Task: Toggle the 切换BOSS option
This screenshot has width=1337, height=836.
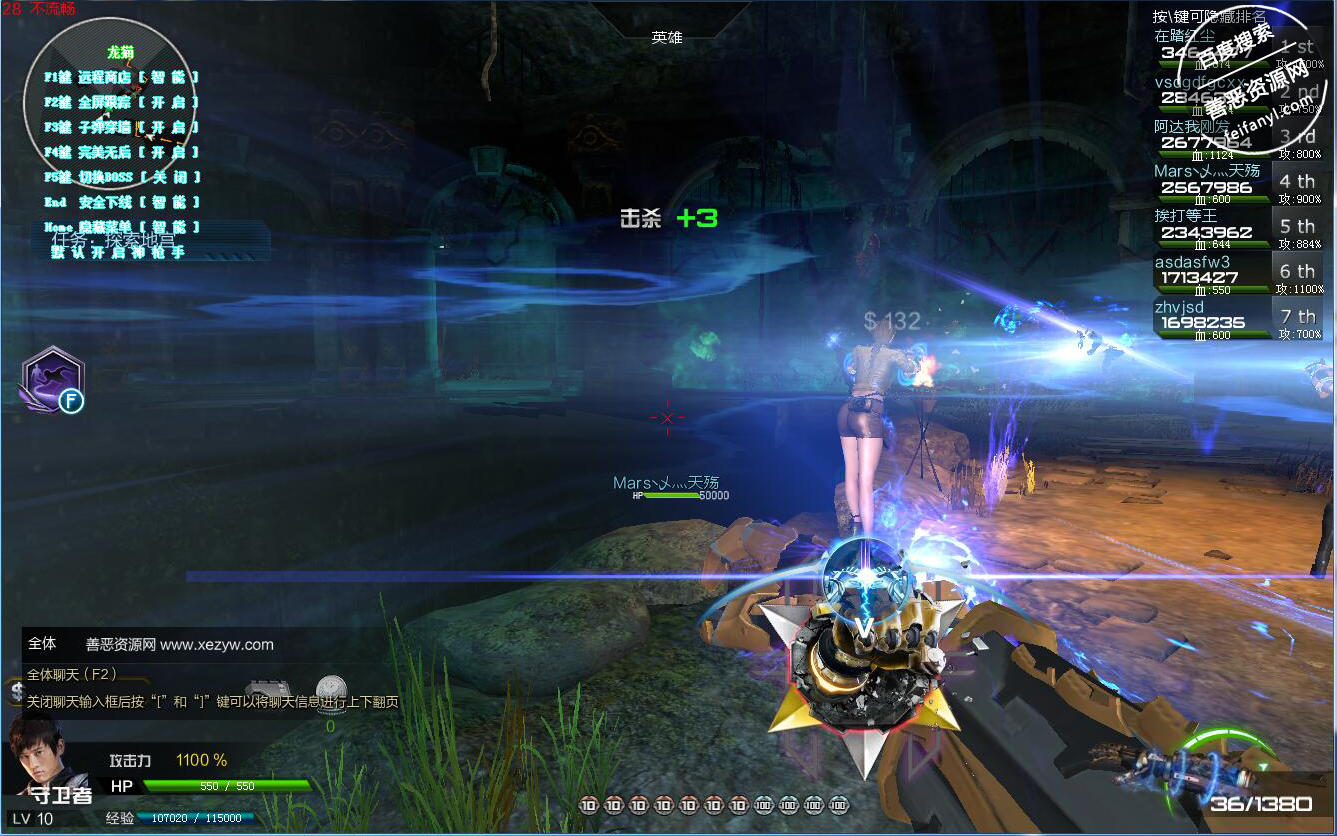Action: [x=121, y=177]
